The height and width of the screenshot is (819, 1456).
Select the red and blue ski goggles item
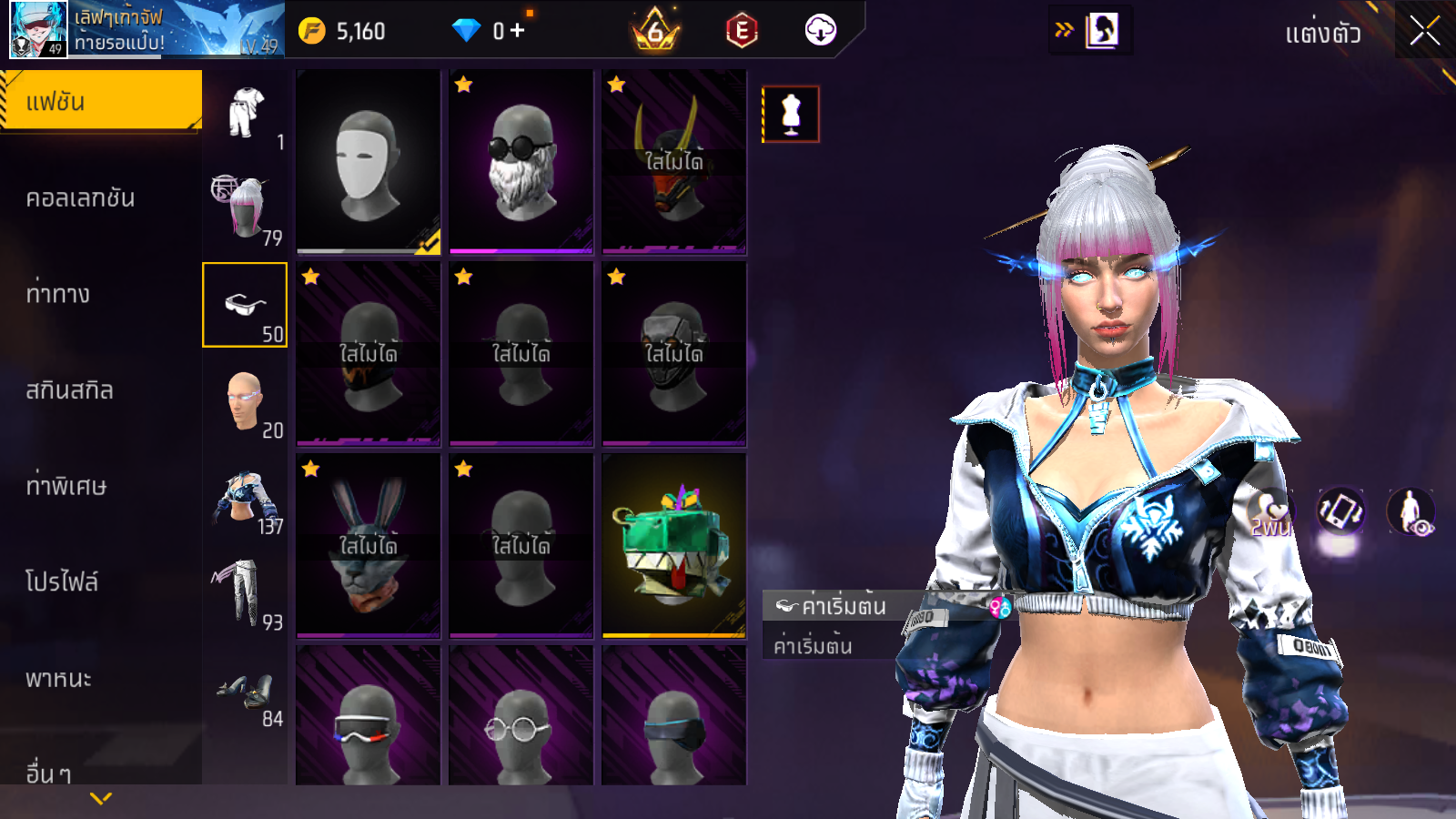tap(368, 719)
